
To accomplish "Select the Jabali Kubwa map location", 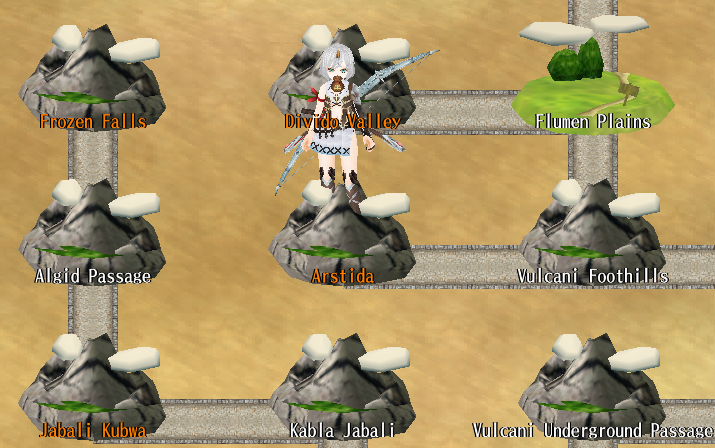I will click(x=92, y=390).
